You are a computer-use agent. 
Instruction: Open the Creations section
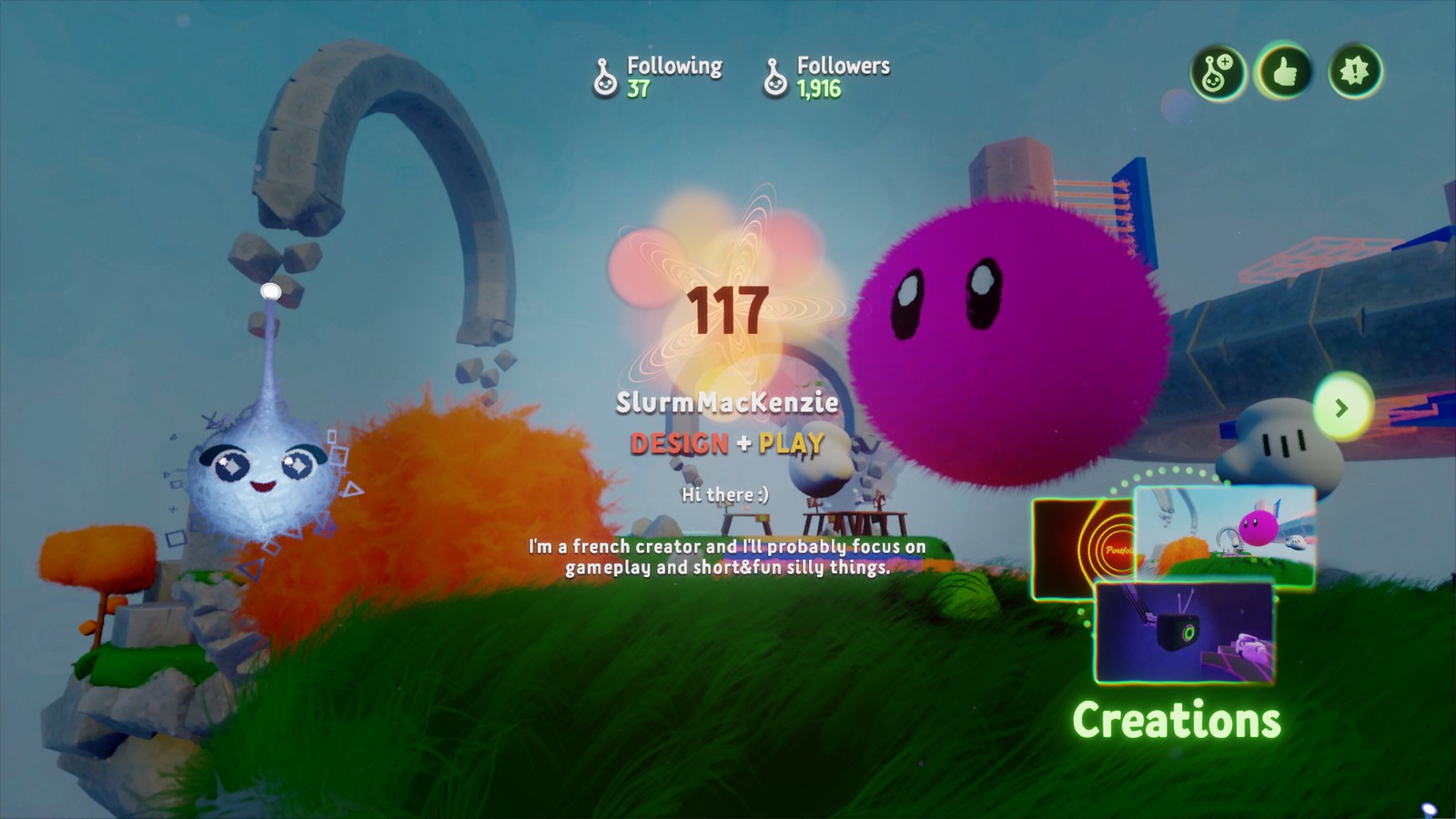pyautogui.click(x=1176, y=720)
